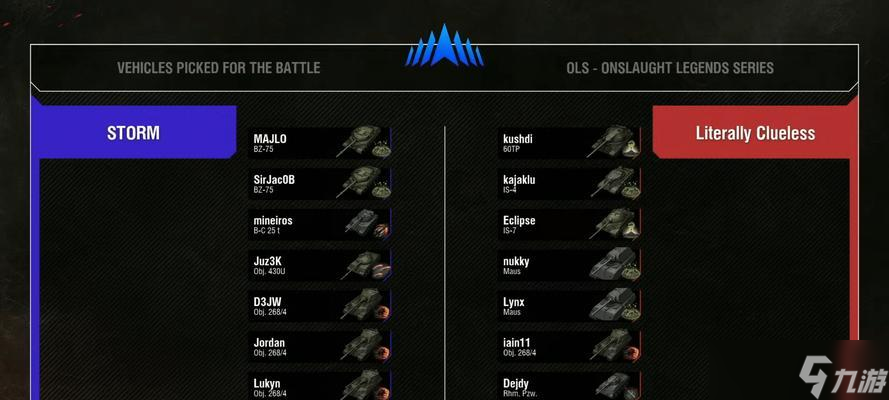The height and width of the screenshot is (400, 889).
Task: Click the STORM team banner
Action: (x=134, y=133)
